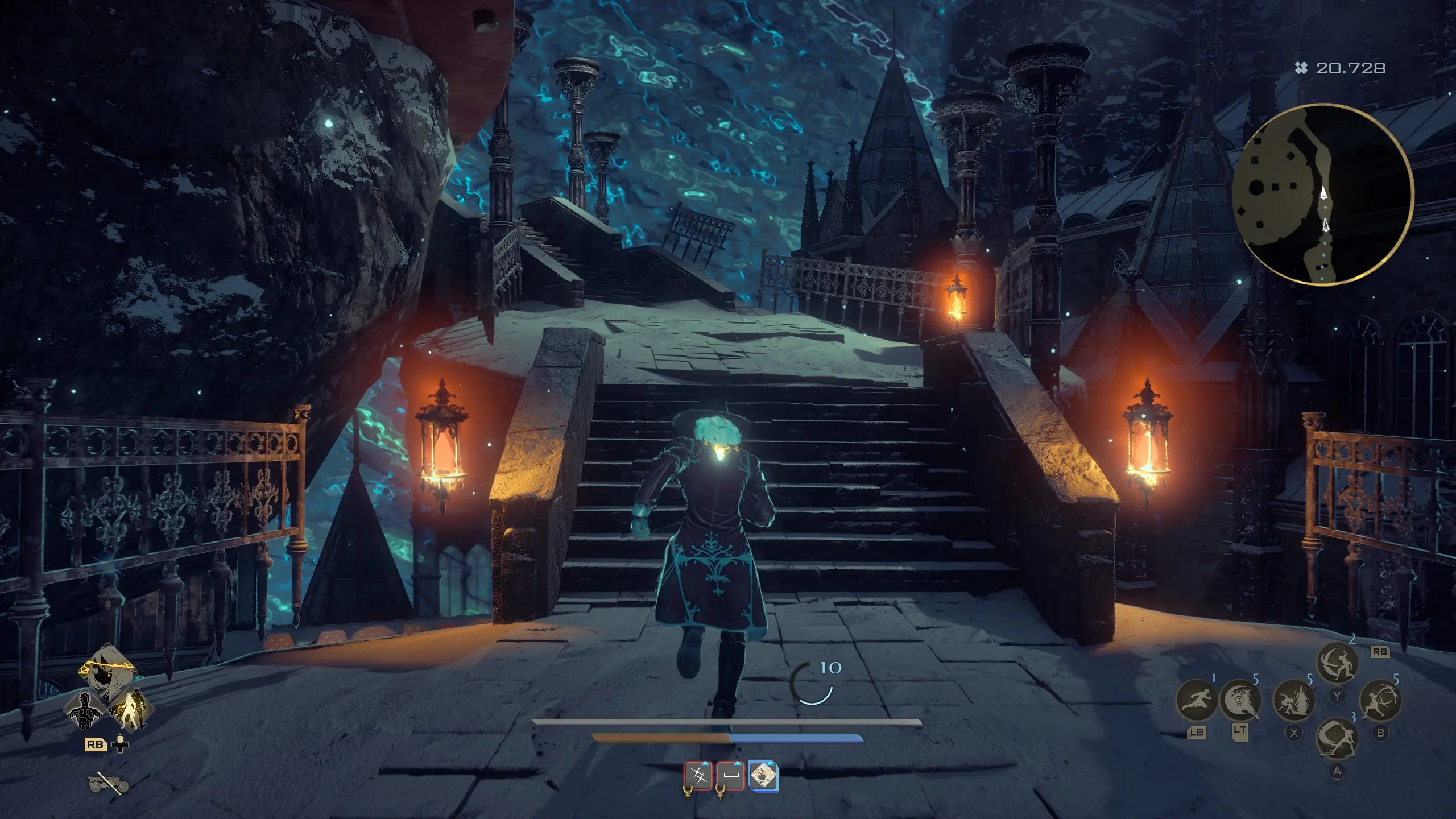Select the crossed sparkles status slot

(699, 775)
